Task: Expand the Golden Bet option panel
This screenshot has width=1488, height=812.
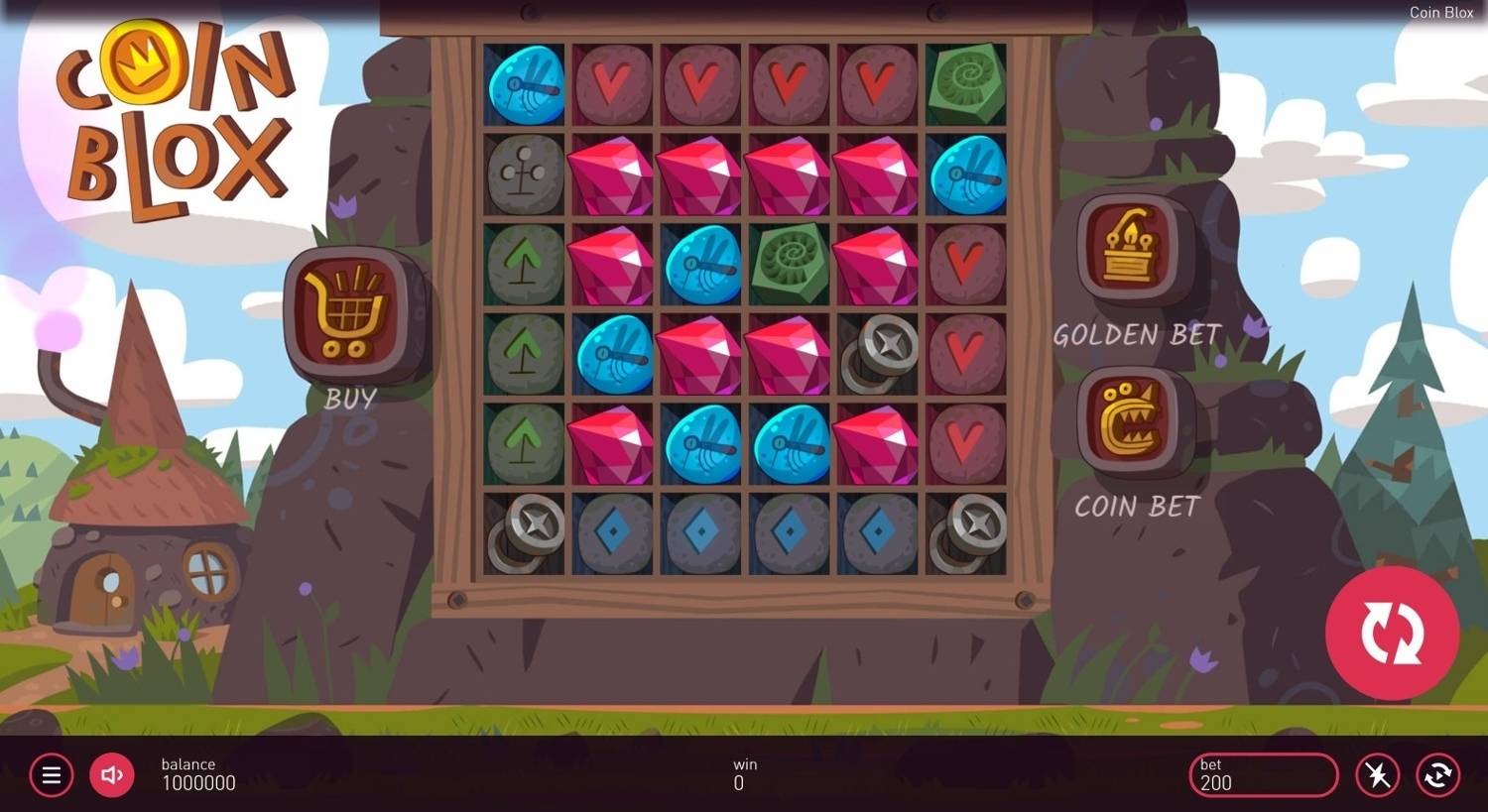Action: [1131, 248]
